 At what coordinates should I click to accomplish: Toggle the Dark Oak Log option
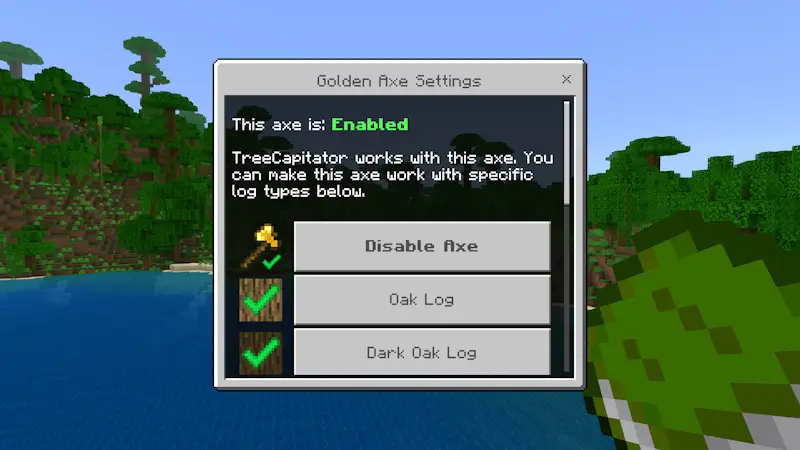421,351
